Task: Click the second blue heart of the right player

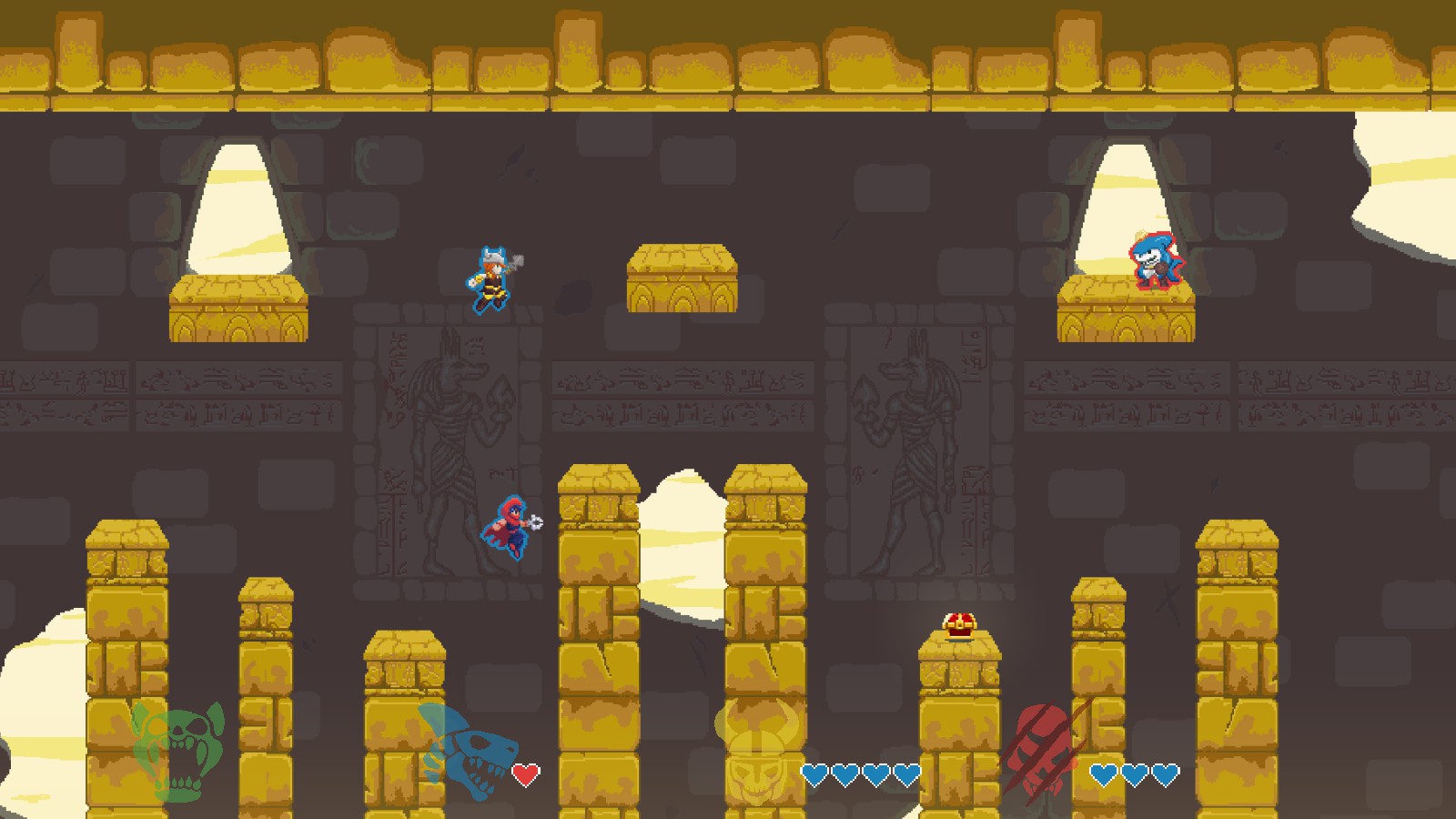Action: point(1137,775)
